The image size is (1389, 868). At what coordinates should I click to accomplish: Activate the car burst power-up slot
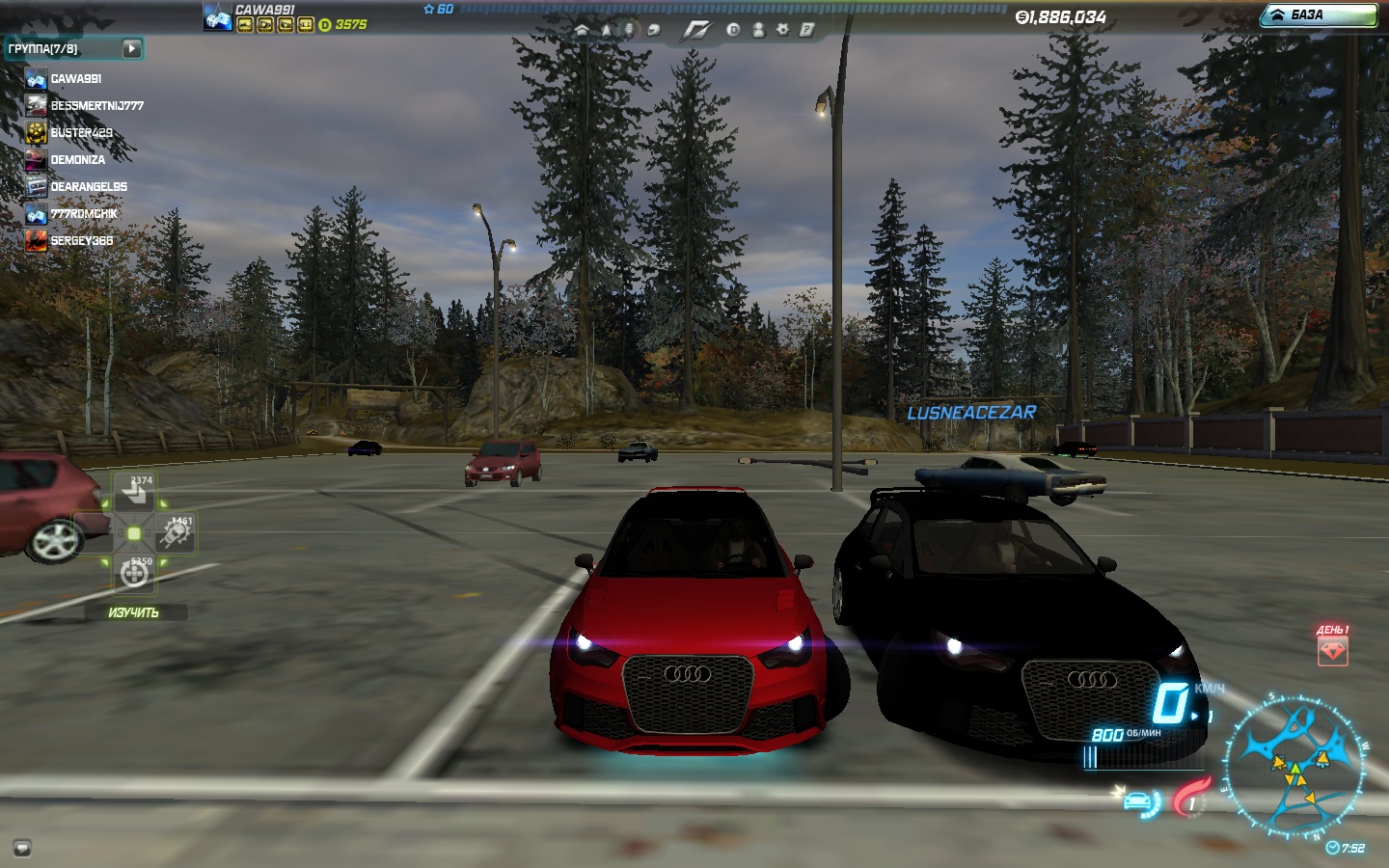point(177,533)
